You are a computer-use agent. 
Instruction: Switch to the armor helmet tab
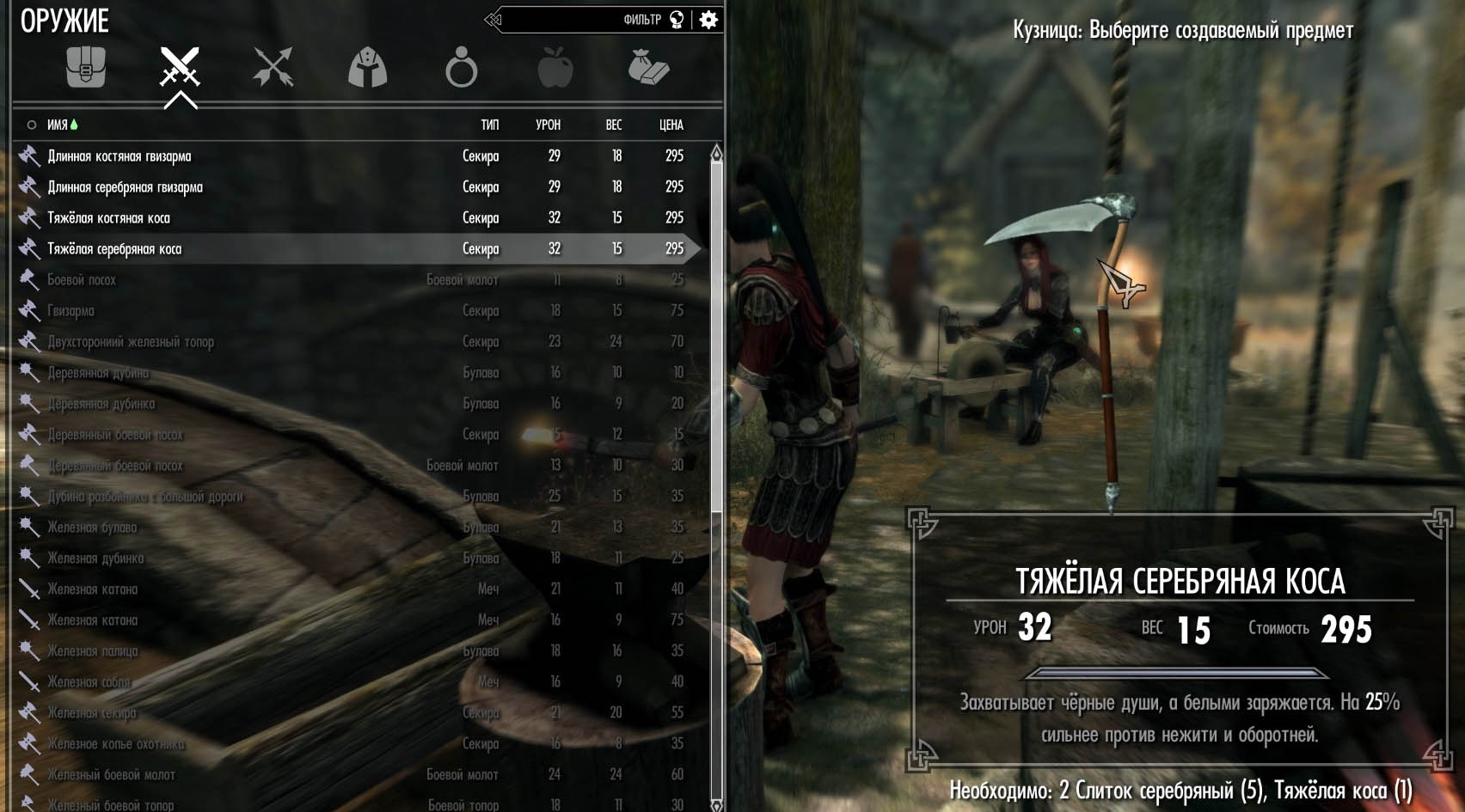click(x=367, y=67)
